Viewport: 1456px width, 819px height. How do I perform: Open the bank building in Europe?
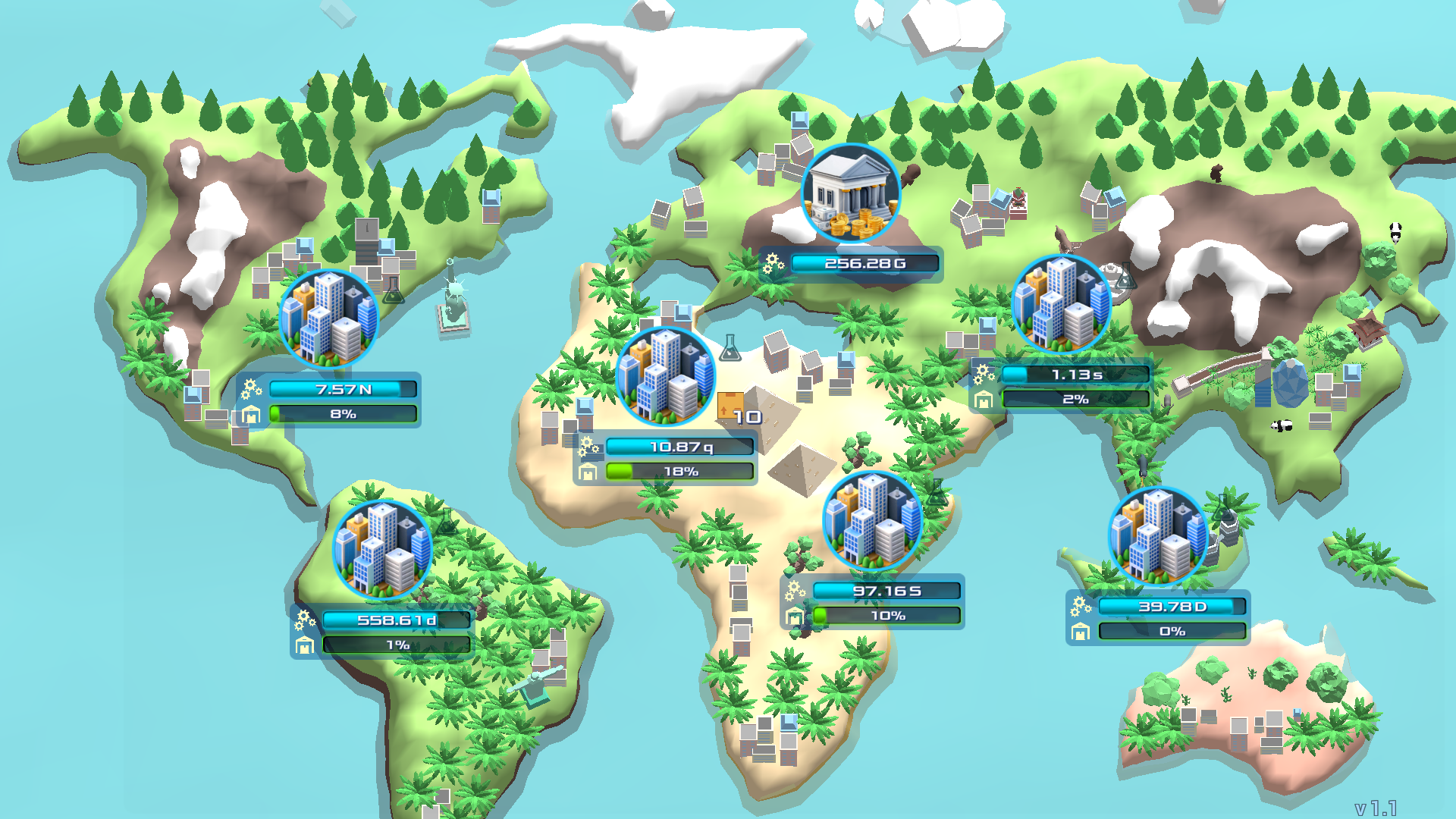[x=851, y=194]
